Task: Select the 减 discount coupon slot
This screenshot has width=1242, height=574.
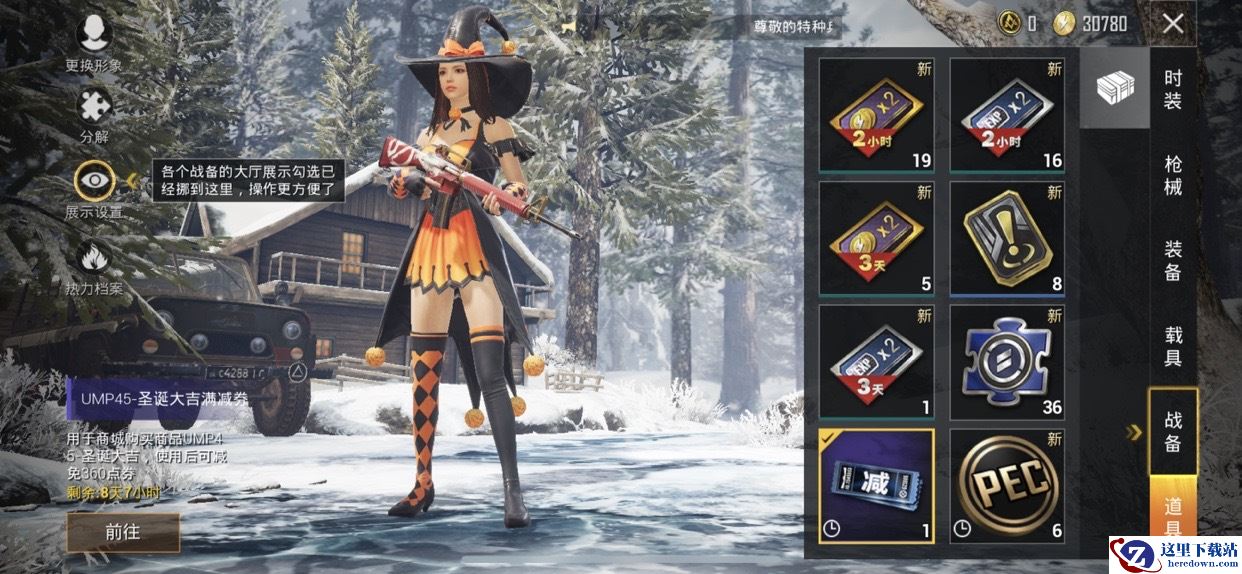Action: point(876,486)
